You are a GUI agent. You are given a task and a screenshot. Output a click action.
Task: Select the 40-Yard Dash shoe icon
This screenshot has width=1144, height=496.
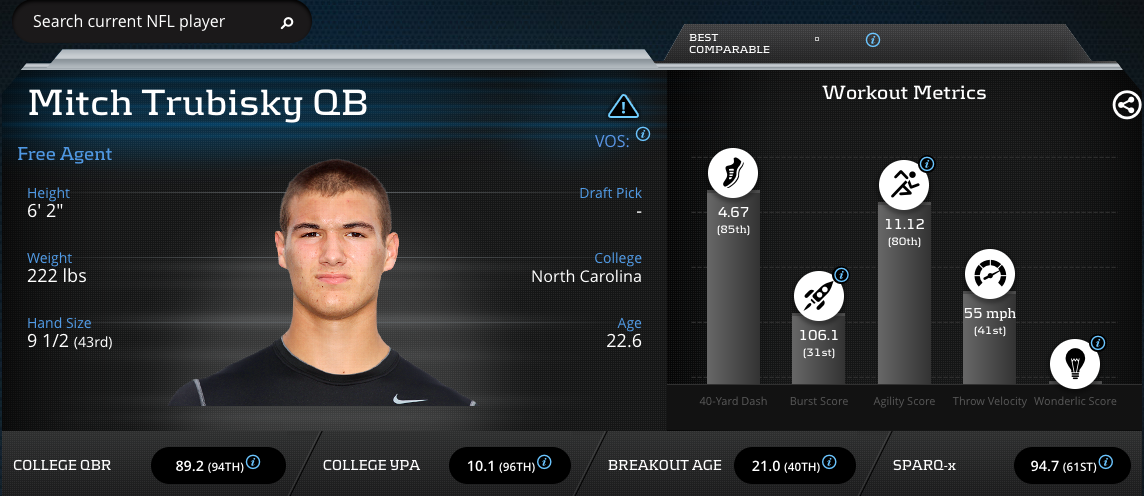click(x=733, y=172)
